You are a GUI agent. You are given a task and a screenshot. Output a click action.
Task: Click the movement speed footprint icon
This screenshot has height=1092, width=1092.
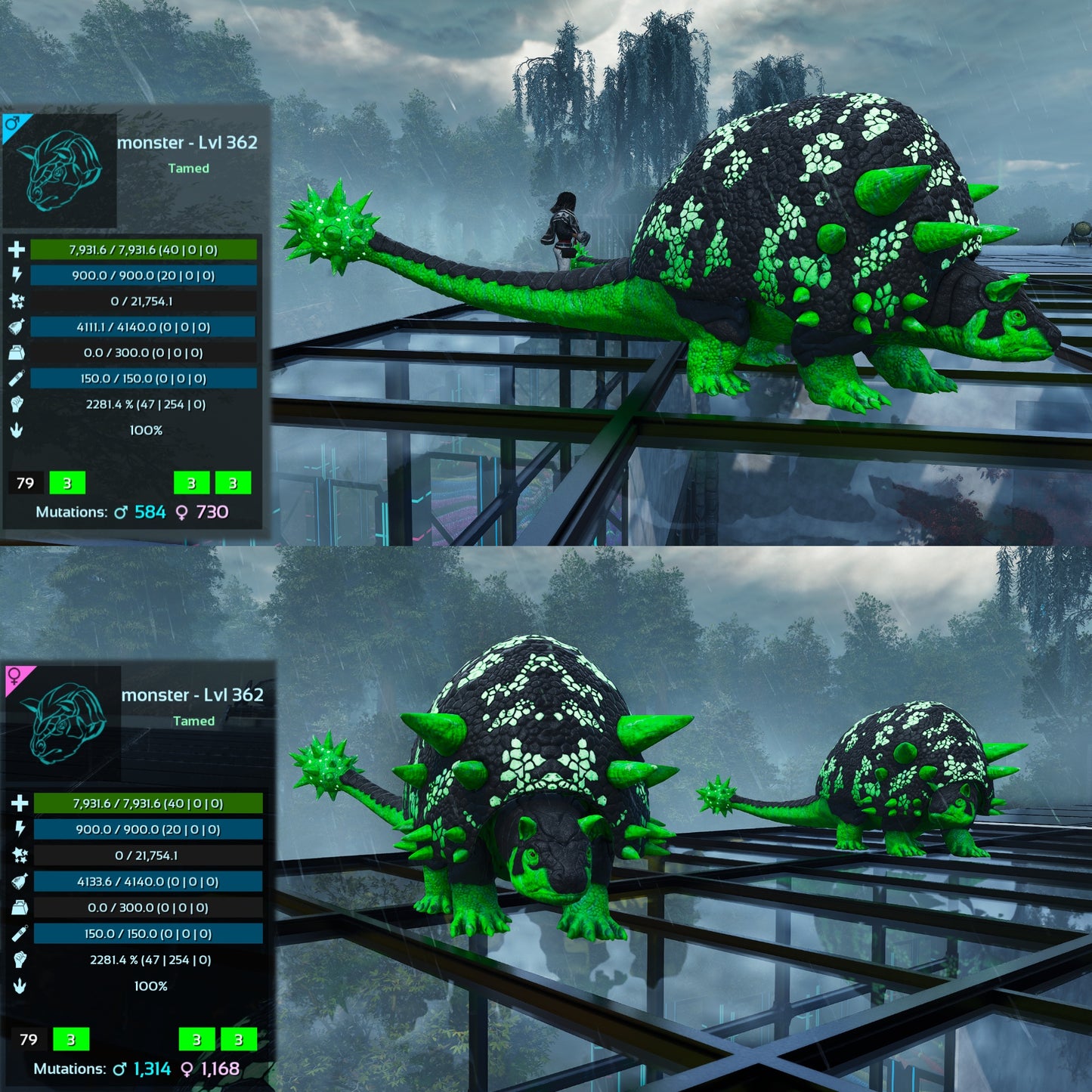(x=15, y=431)
